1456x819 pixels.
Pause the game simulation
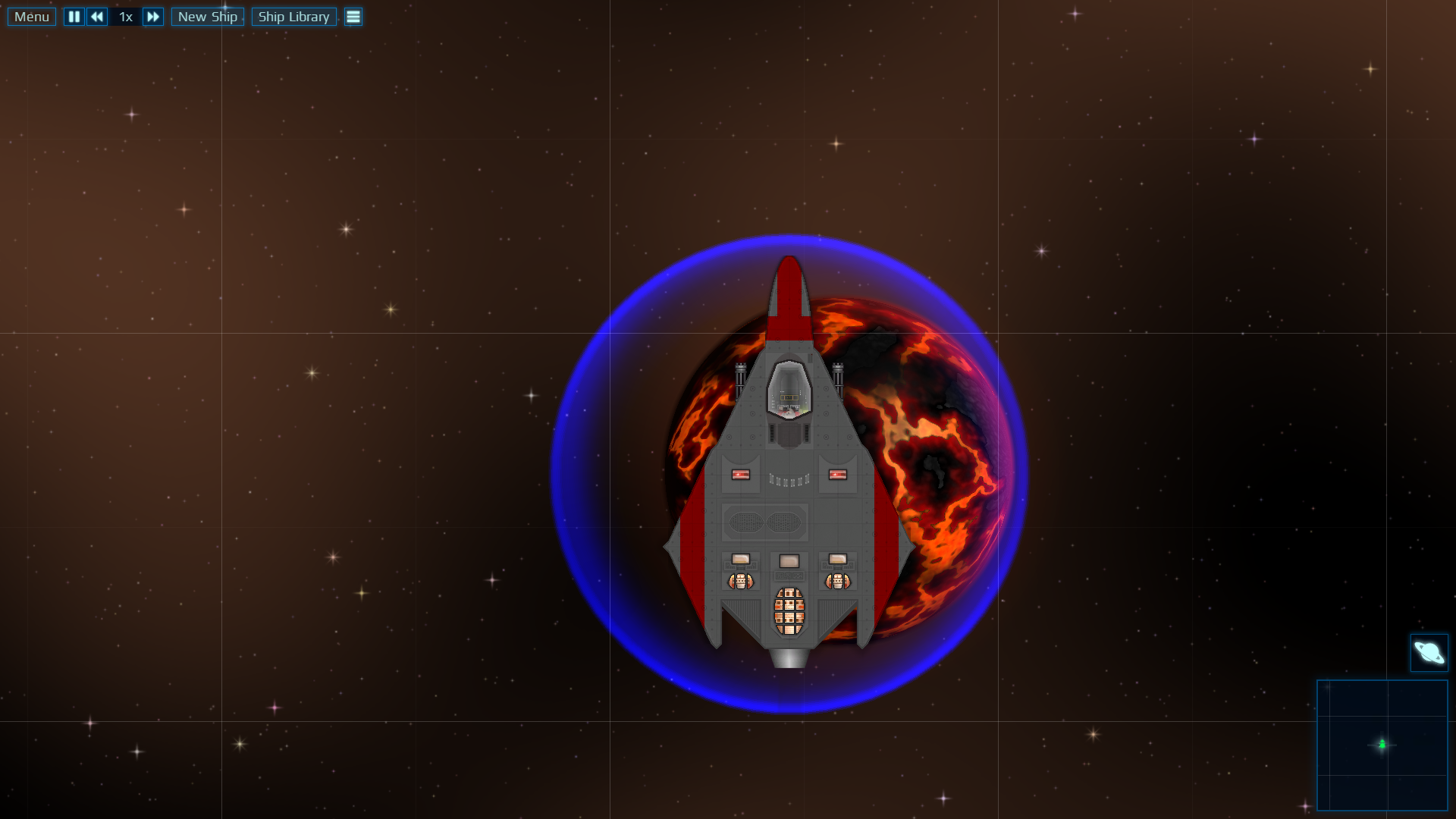(x=74, y=17)
